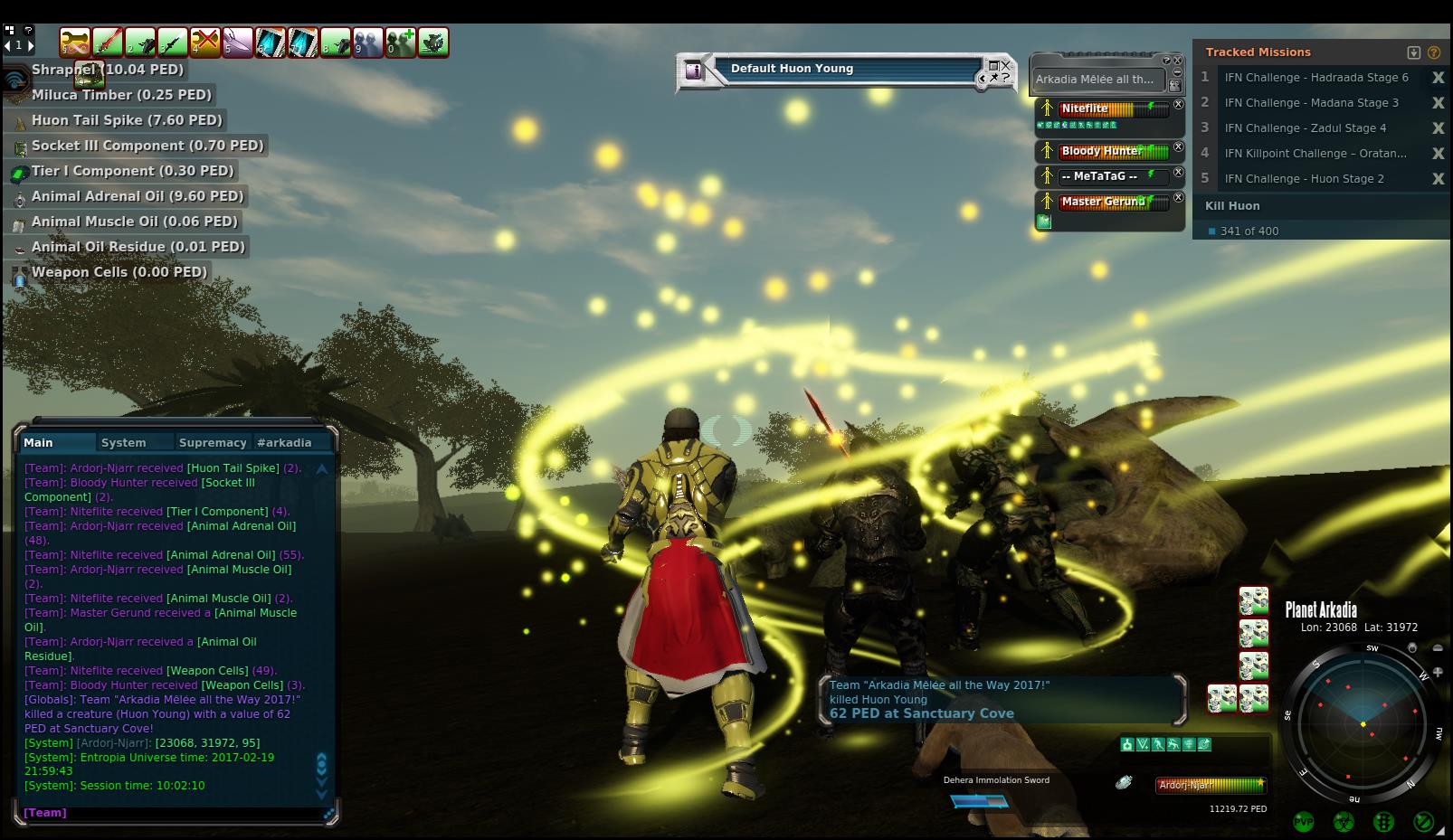
Task: Switch to the System chat tab
Action: [x=124, y=443]
